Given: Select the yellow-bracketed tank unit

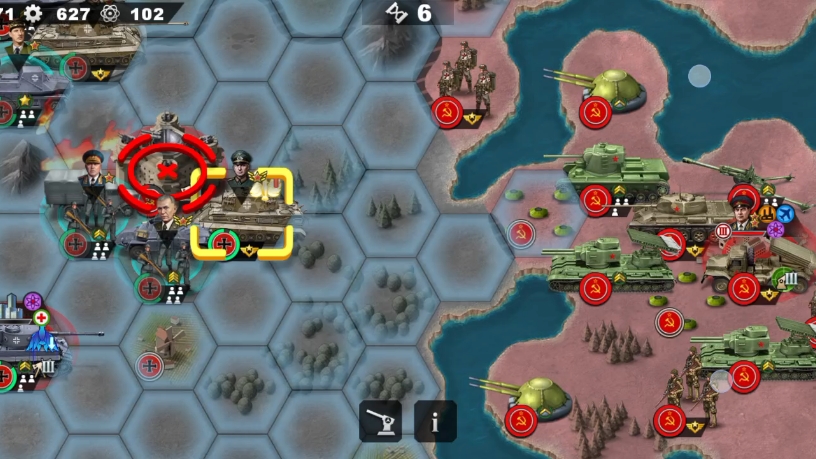Looking at the screenshot, I should coord(244,213).
